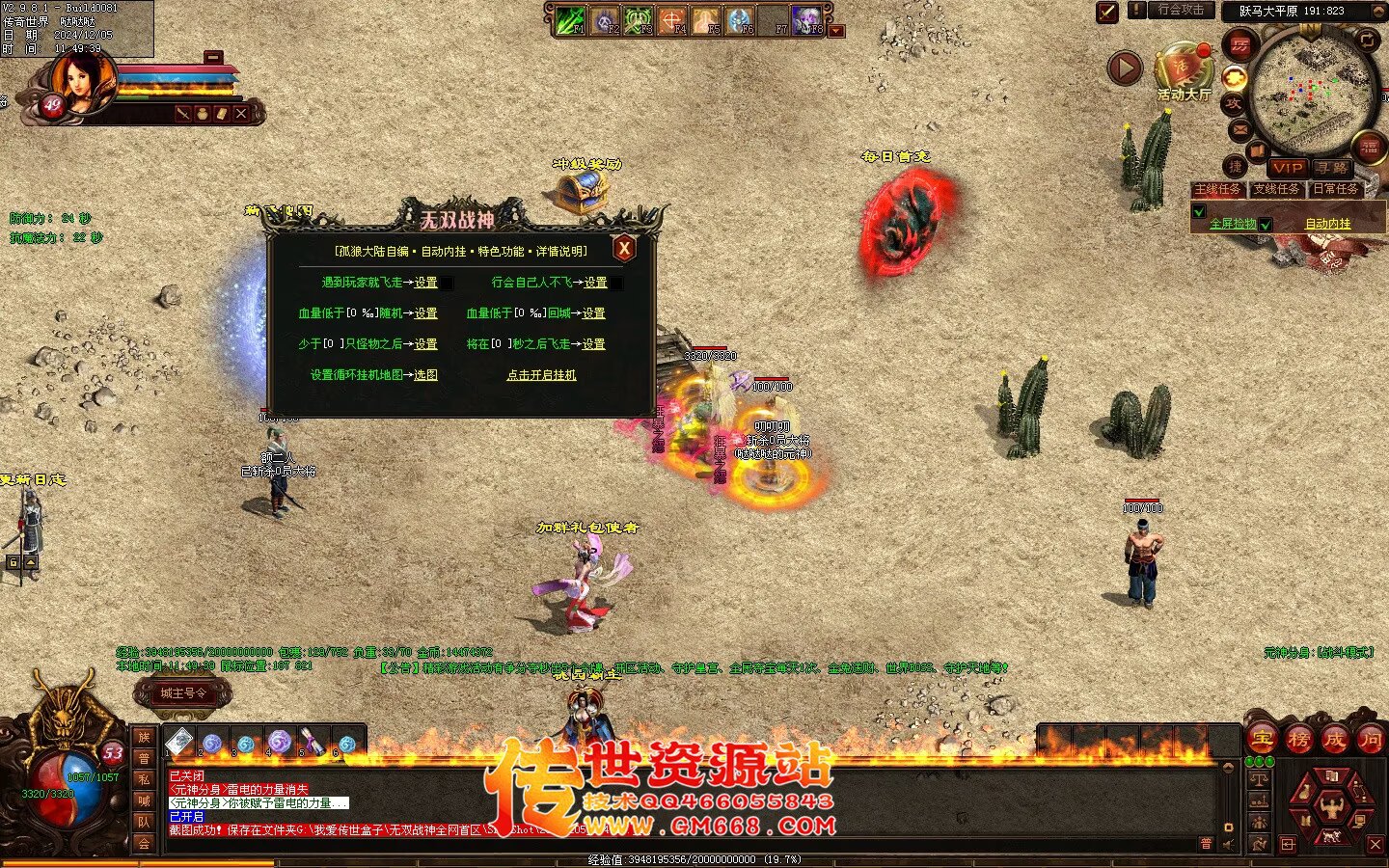The width and height of the screenshot is (1389, 868).
Task: Switch to the 日常任务 tab
Action: pyautogui.click(x=1336, y=189)
